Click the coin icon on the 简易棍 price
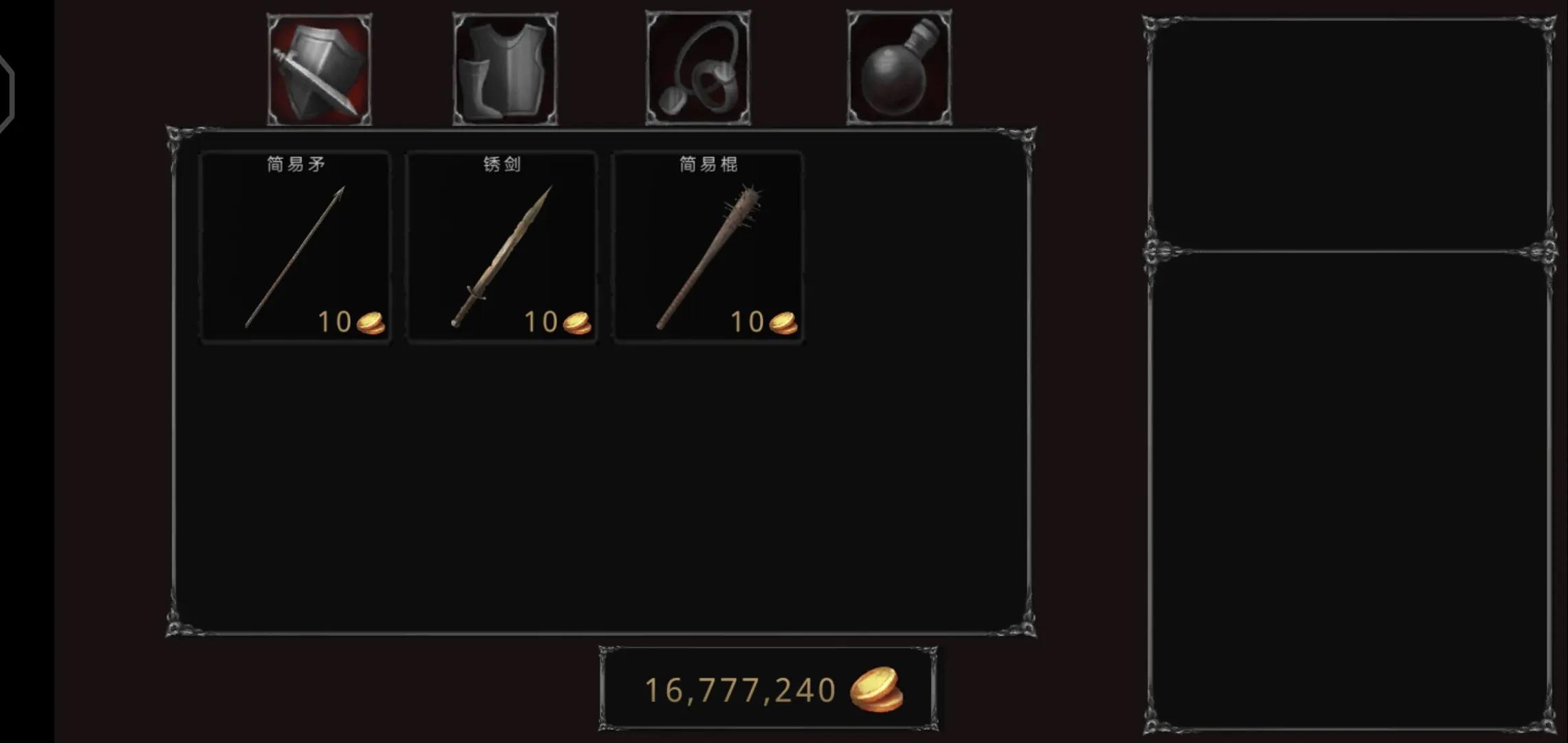The width and height of the screenshot is (1568, 743). coord(783,321)
